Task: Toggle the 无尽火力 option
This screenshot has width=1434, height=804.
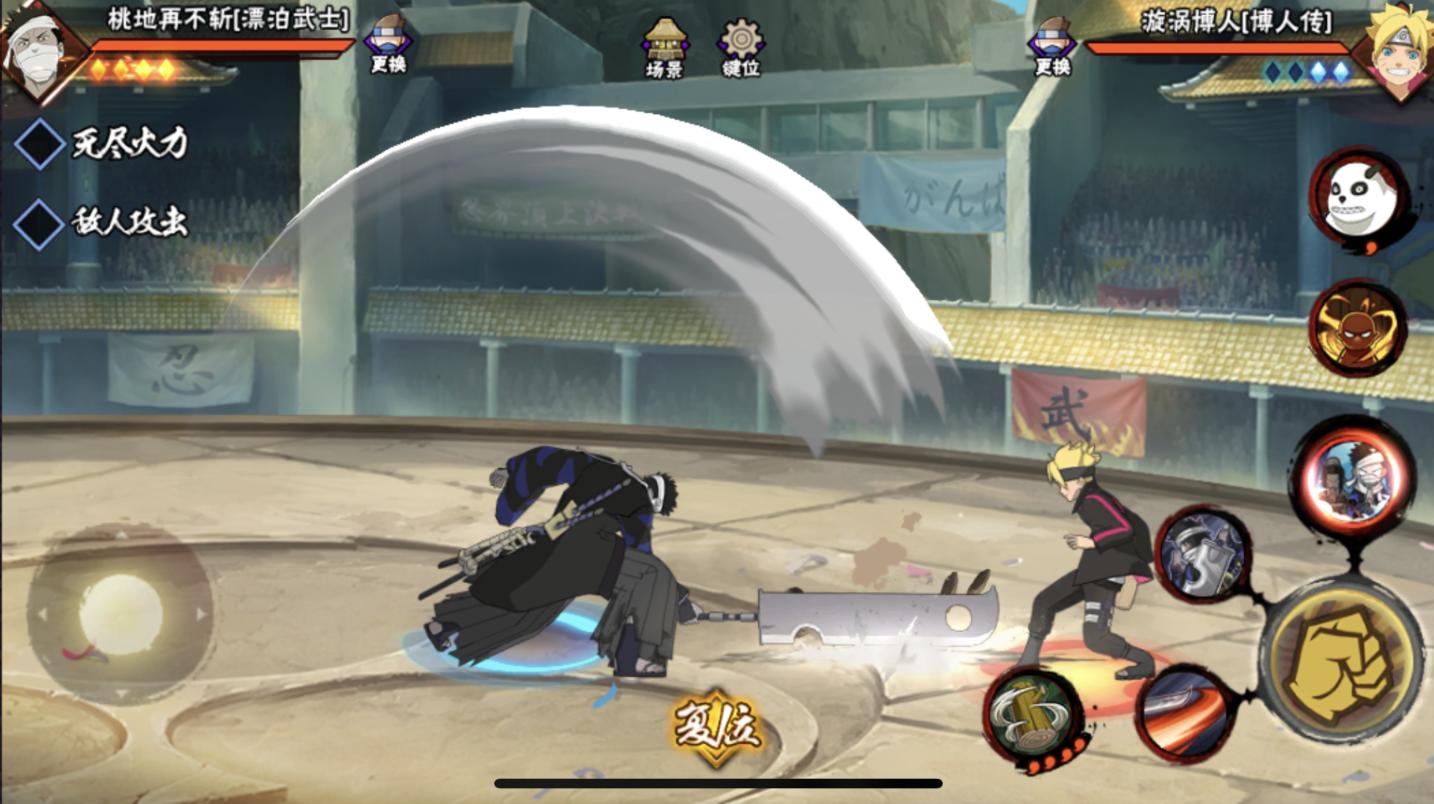Action: pyautogui.click(x=40, y=144)
